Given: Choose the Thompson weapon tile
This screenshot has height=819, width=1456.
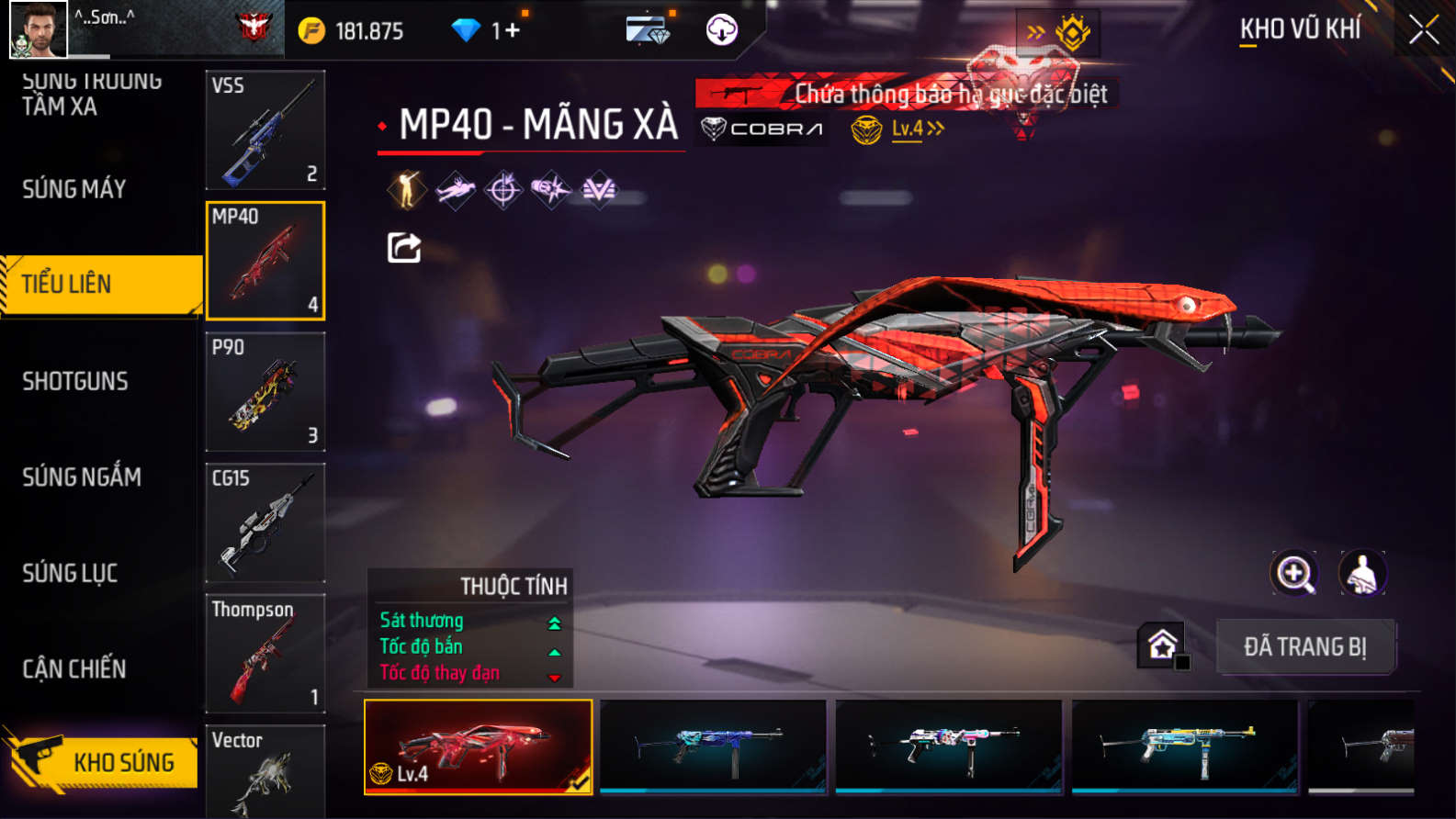Looking at the screenshot, I should click(x=265, y=653).
